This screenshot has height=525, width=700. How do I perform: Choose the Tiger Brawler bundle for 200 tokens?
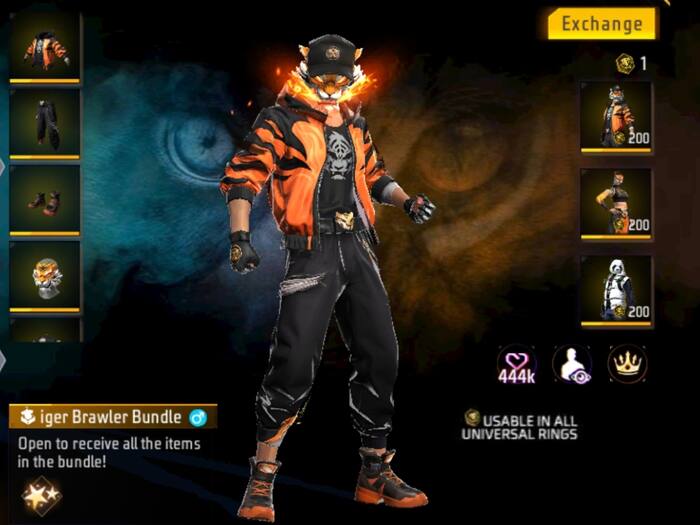(616, 116)
